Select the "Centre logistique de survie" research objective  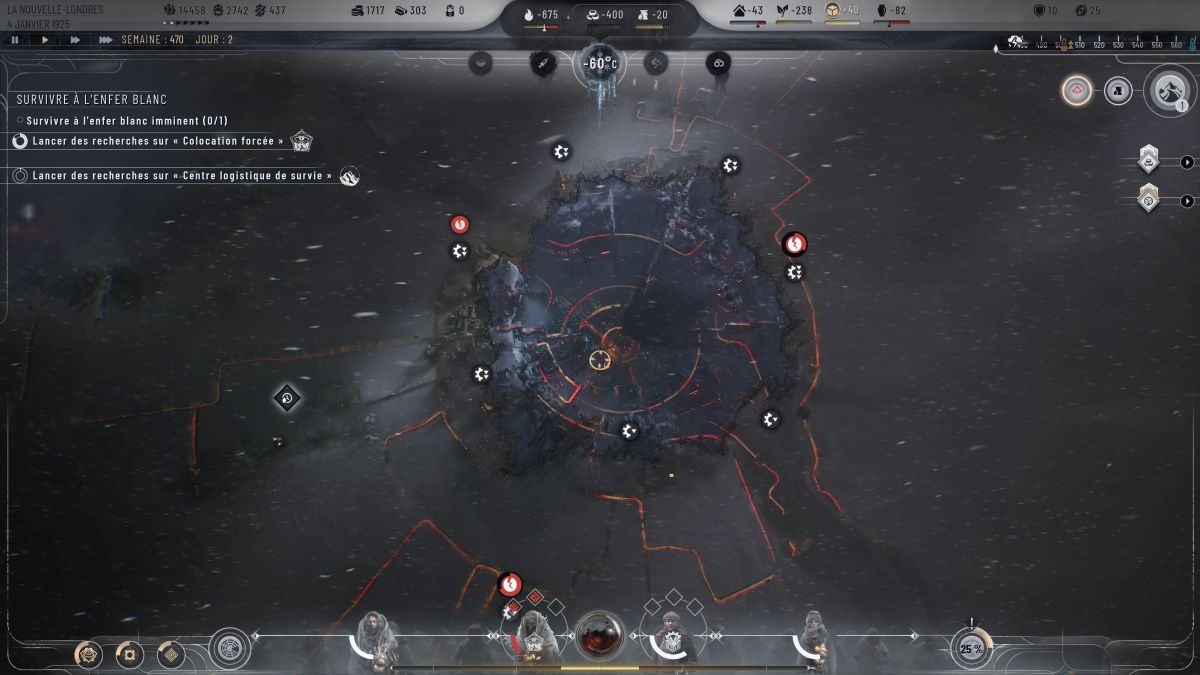pyautogui.click(x=181, y=175)
